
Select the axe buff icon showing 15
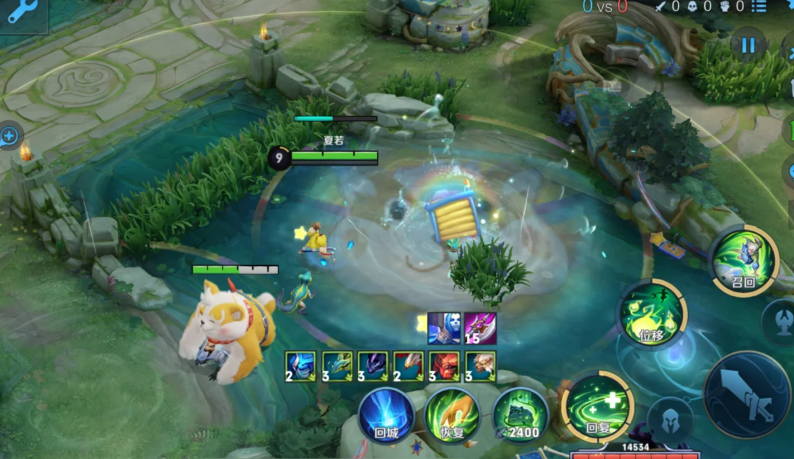coord(480,328)
